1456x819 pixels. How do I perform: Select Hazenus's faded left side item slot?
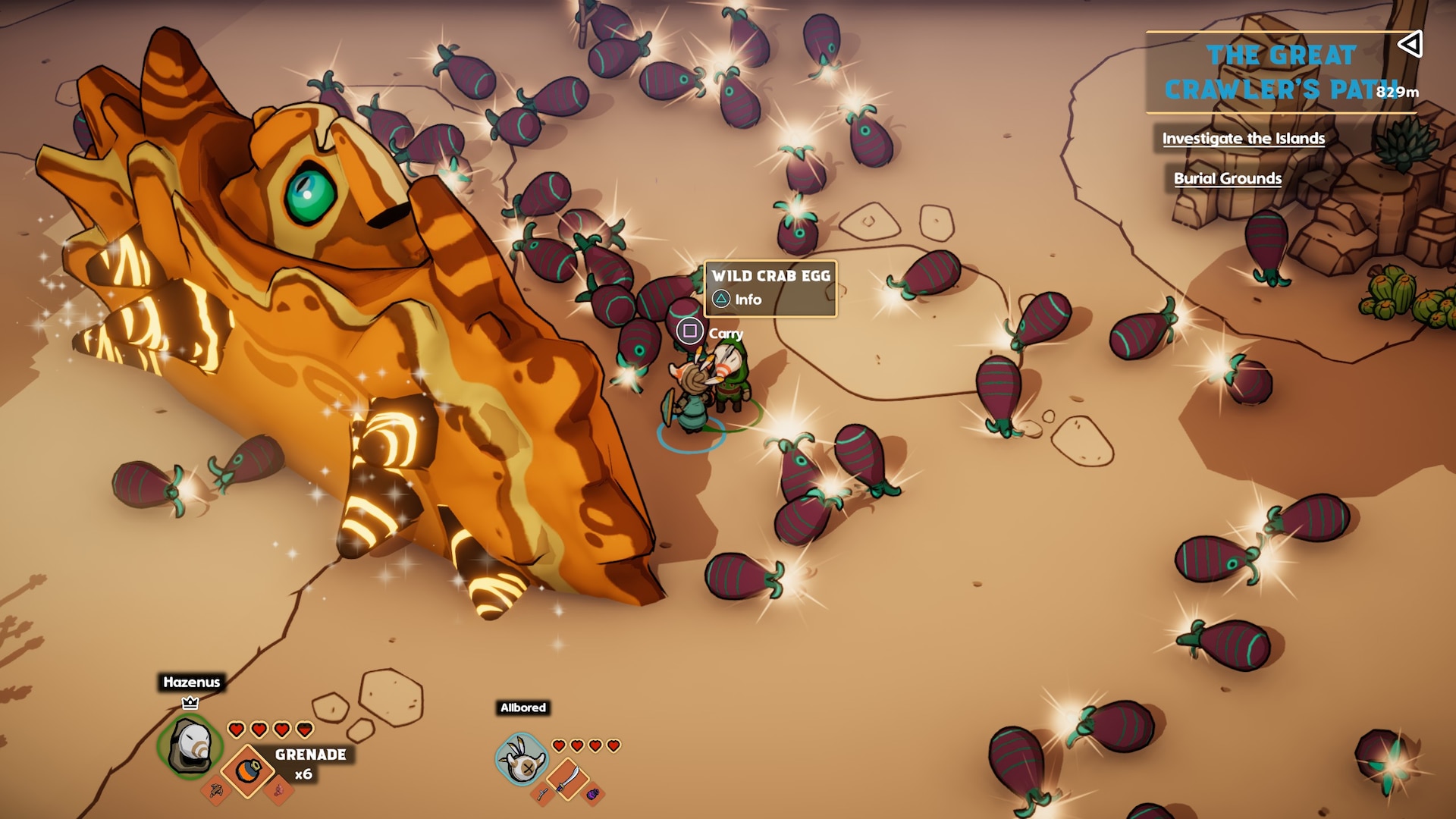(216, 791)
